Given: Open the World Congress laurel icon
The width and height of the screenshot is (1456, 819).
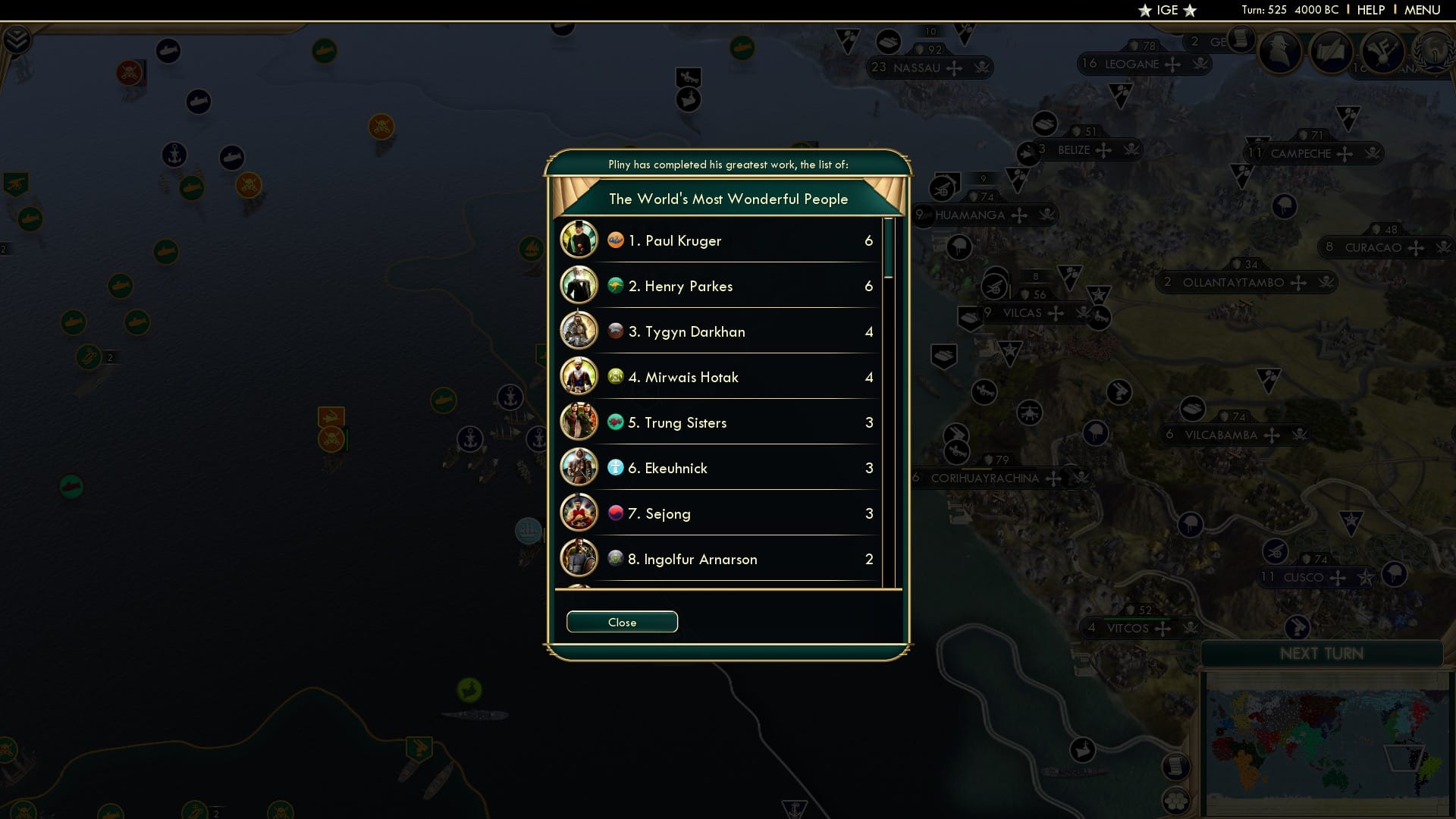Looking at the screenshot, I should click(x=1436, y=53).
